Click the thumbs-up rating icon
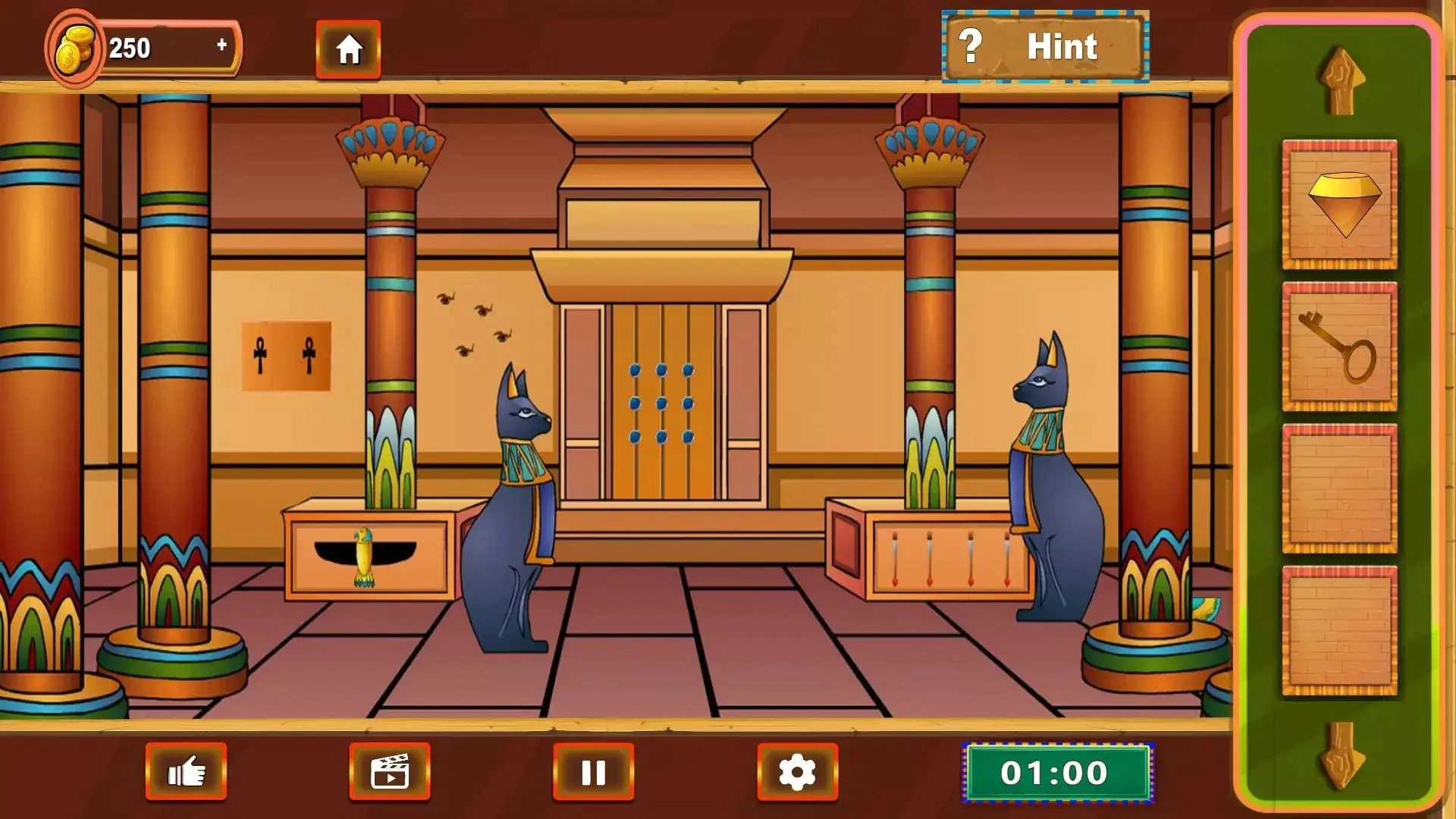 [187, 771]
